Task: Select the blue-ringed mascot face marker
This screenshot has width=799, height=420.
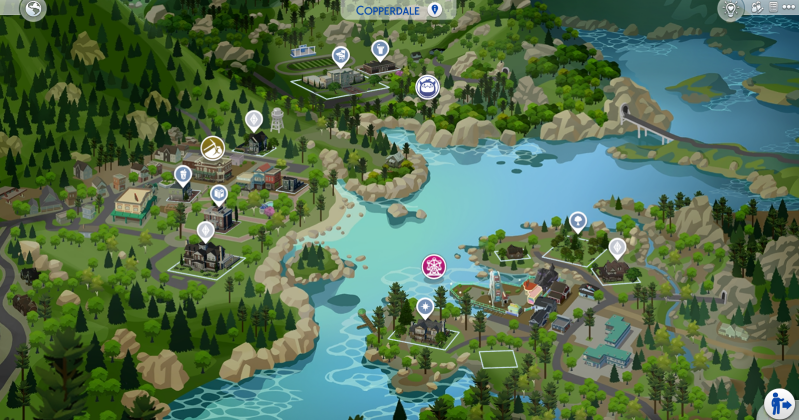Action: (428, 86)
